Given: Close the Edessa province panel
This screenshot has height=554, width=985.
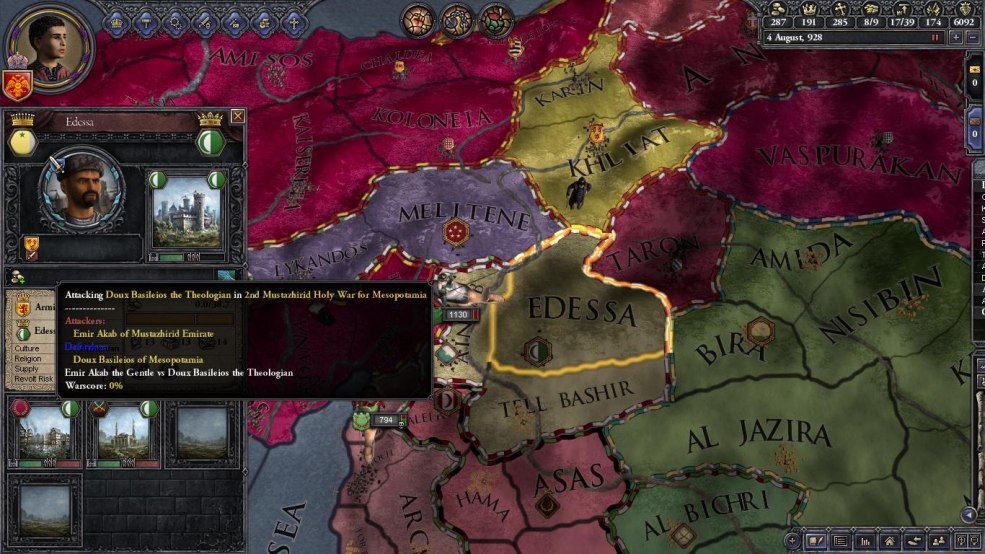Looking at the screenshot, I should coord(237,116).
